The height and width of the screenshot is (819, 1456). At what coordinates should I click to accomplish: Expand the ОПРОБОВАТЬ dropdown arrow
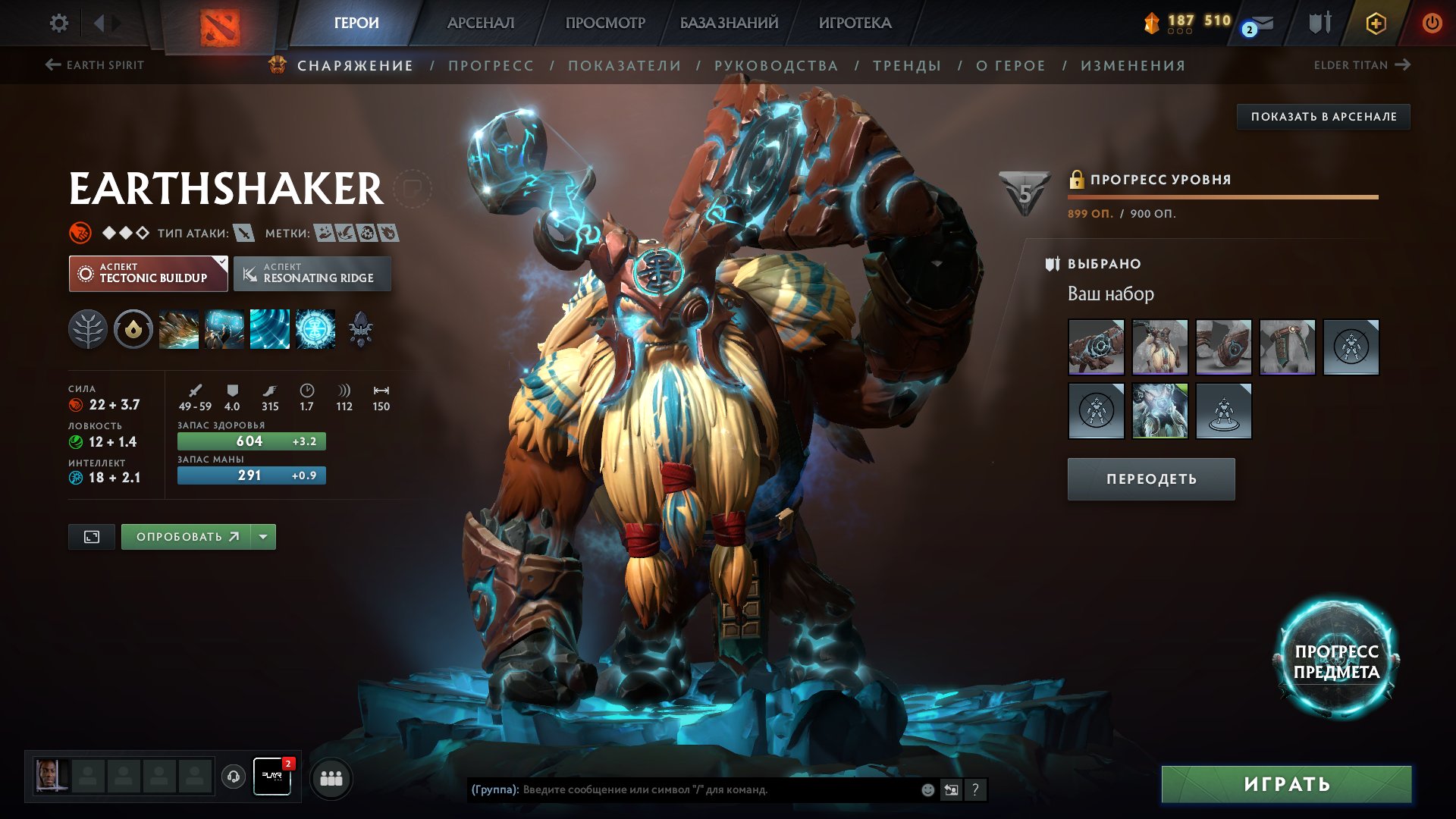pyautogui.click(x=262, y=536)
